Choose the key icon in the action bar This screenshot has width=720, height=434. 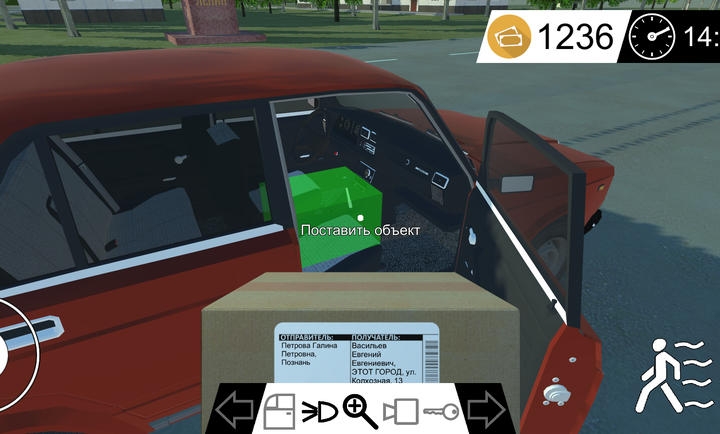(x=441, y=411)
